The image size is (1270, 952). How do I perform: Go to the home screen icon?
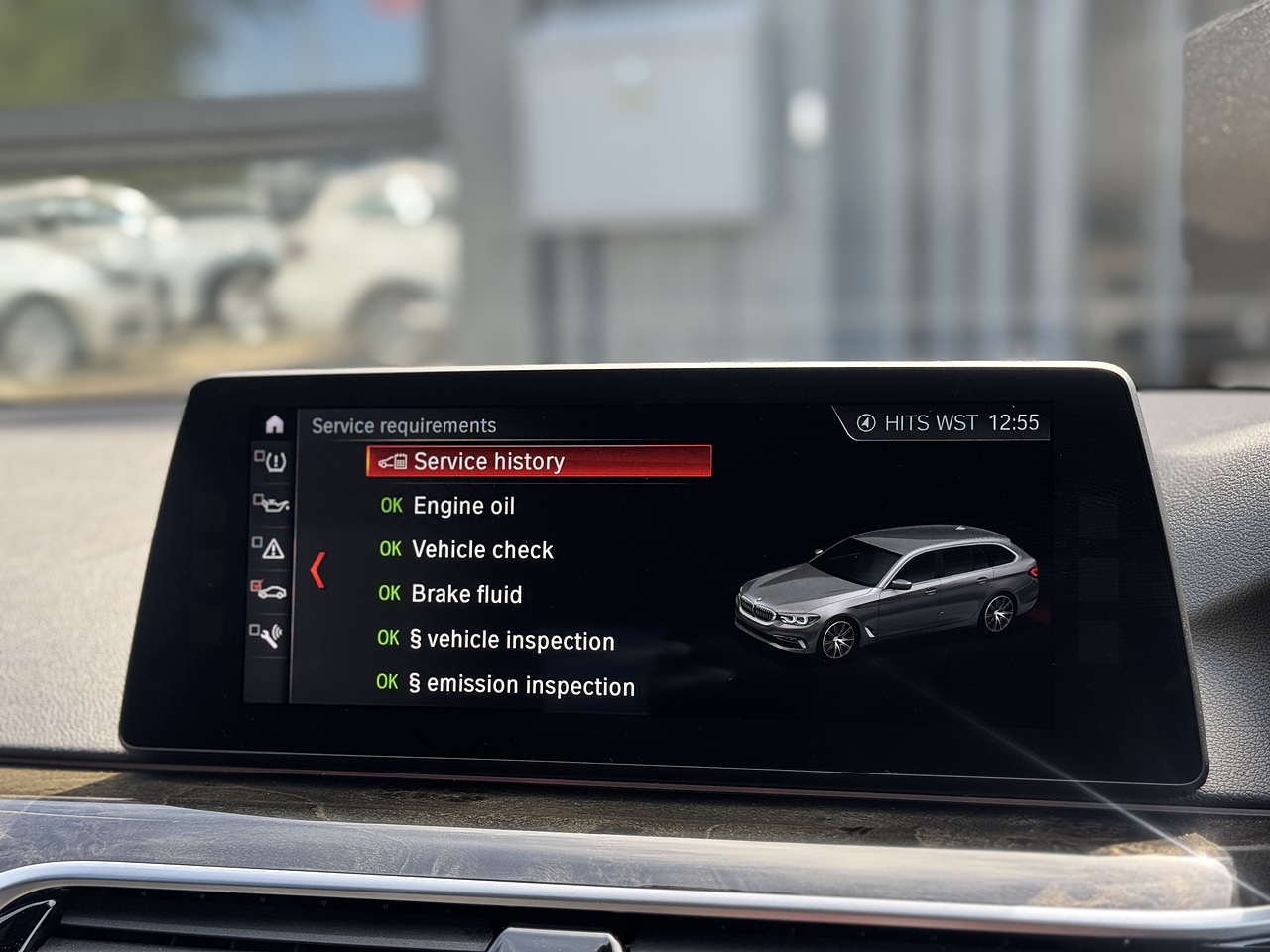tap(274, 424)
